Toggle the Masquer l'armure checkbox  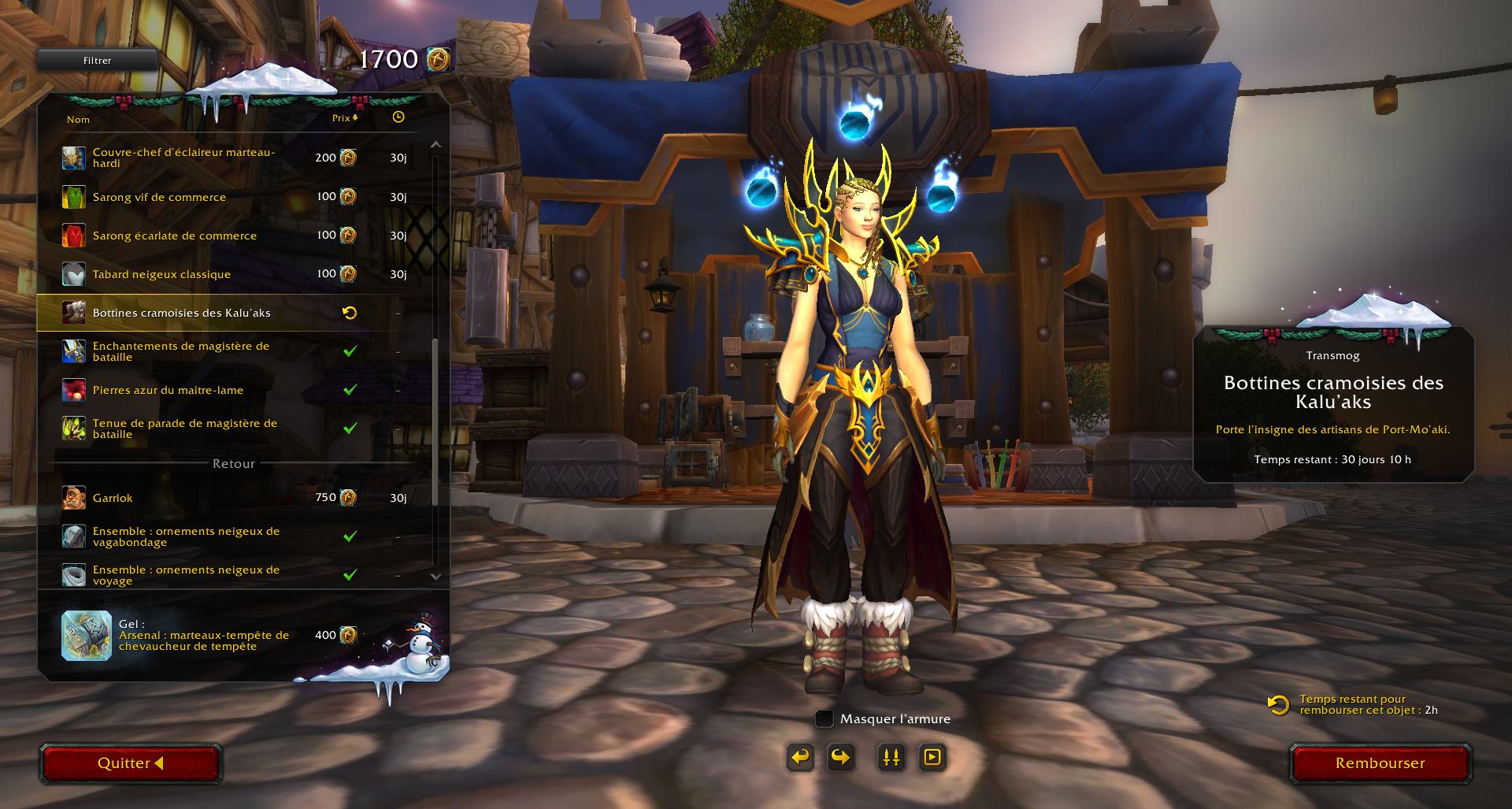pyautogui.click(x=825, y=718)
